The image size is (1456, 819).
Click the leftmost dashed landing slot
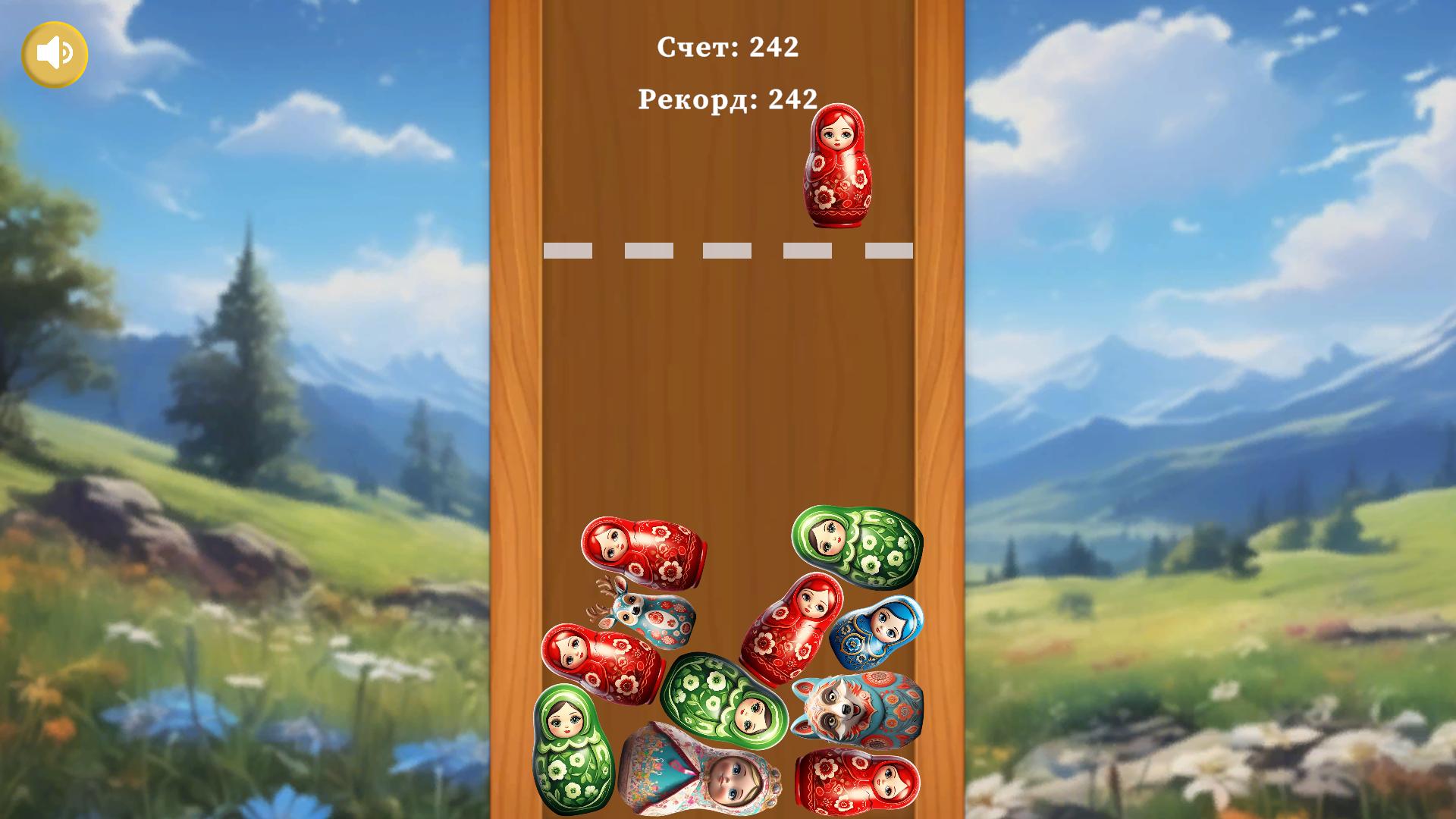tap(569, 251)
